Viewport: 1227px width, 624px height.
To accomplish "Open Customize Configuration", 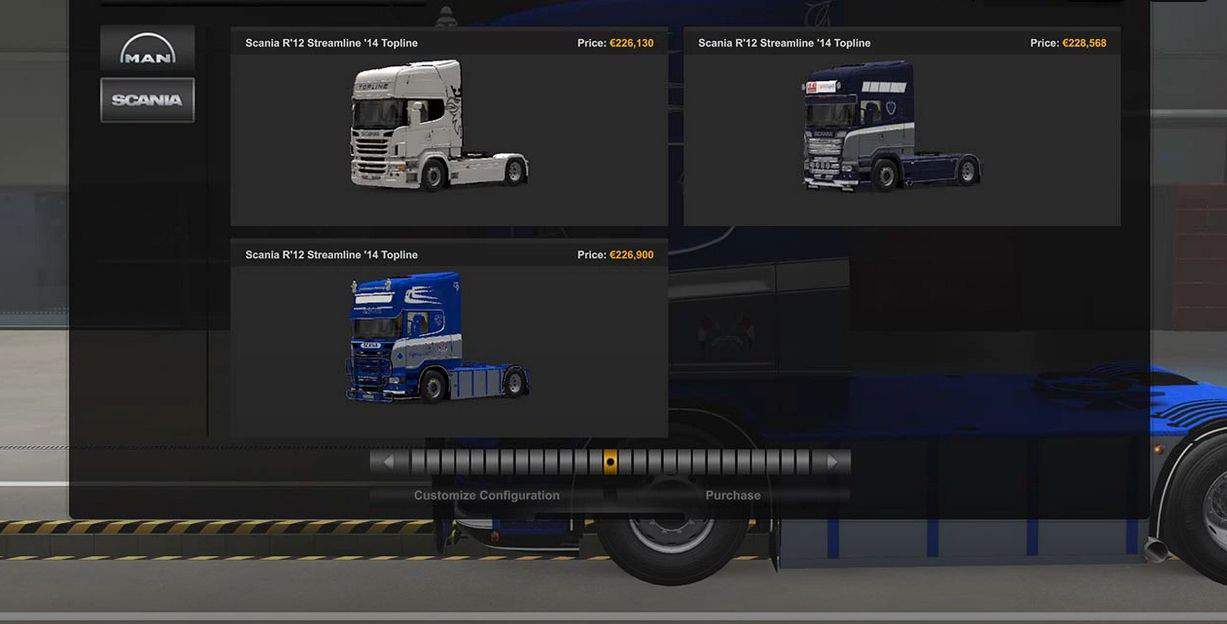I will click(486, 495).
